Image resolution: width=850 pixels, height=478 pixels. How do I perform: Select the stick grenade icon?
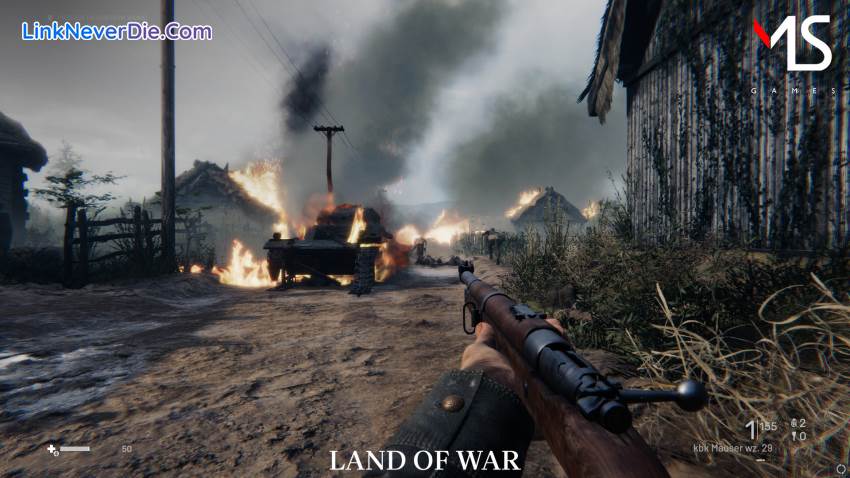click(793, 436)
